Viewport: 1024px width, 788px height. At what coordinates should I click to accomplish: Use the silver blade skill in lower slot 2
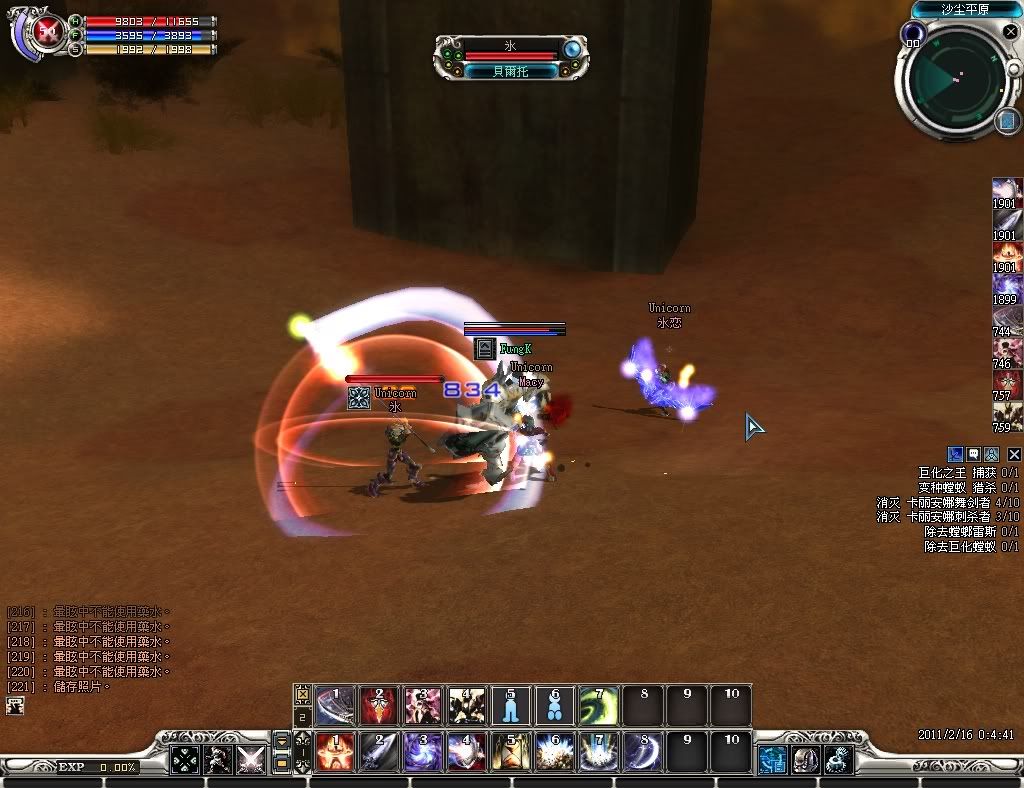point(378,752)
